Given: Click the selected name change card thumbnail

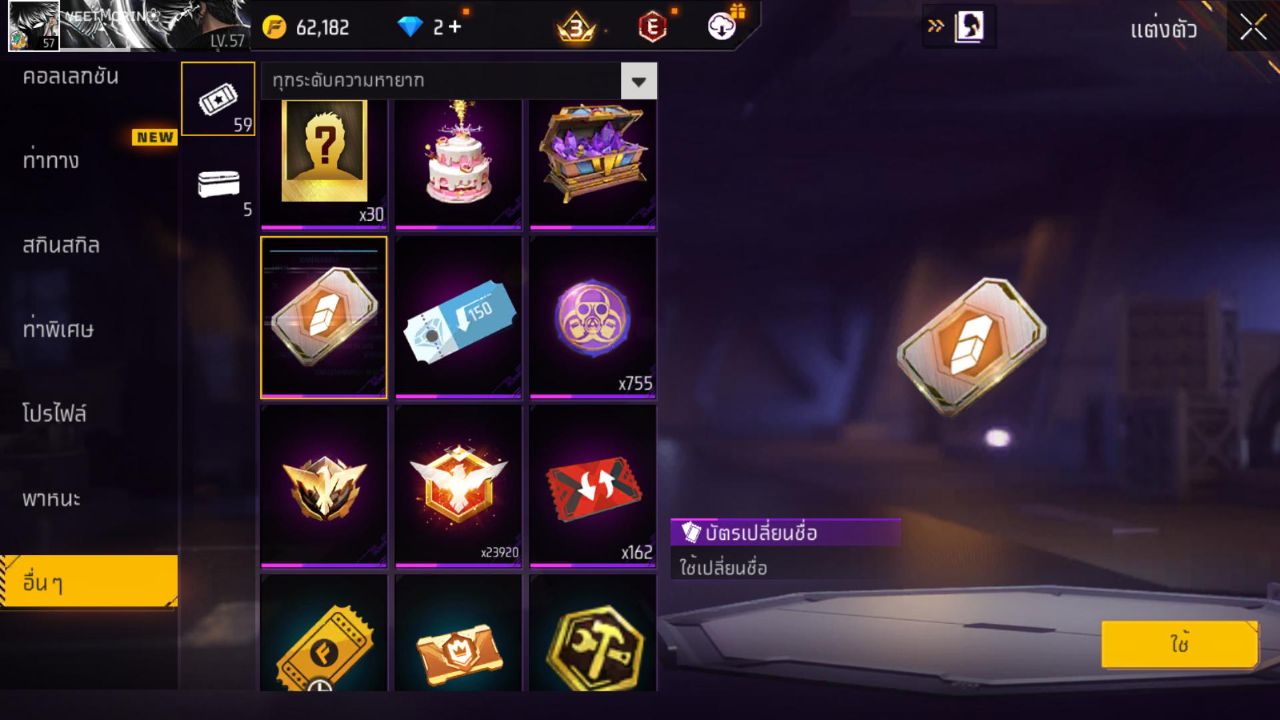Looking at the screenshot, I should (323, 318).
